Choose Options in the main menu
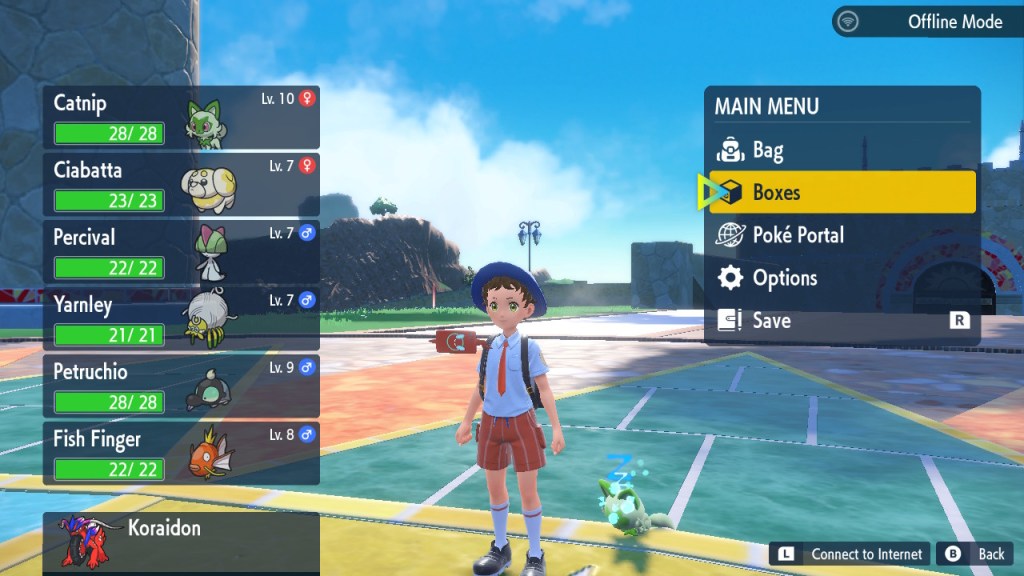 point(841,278)
